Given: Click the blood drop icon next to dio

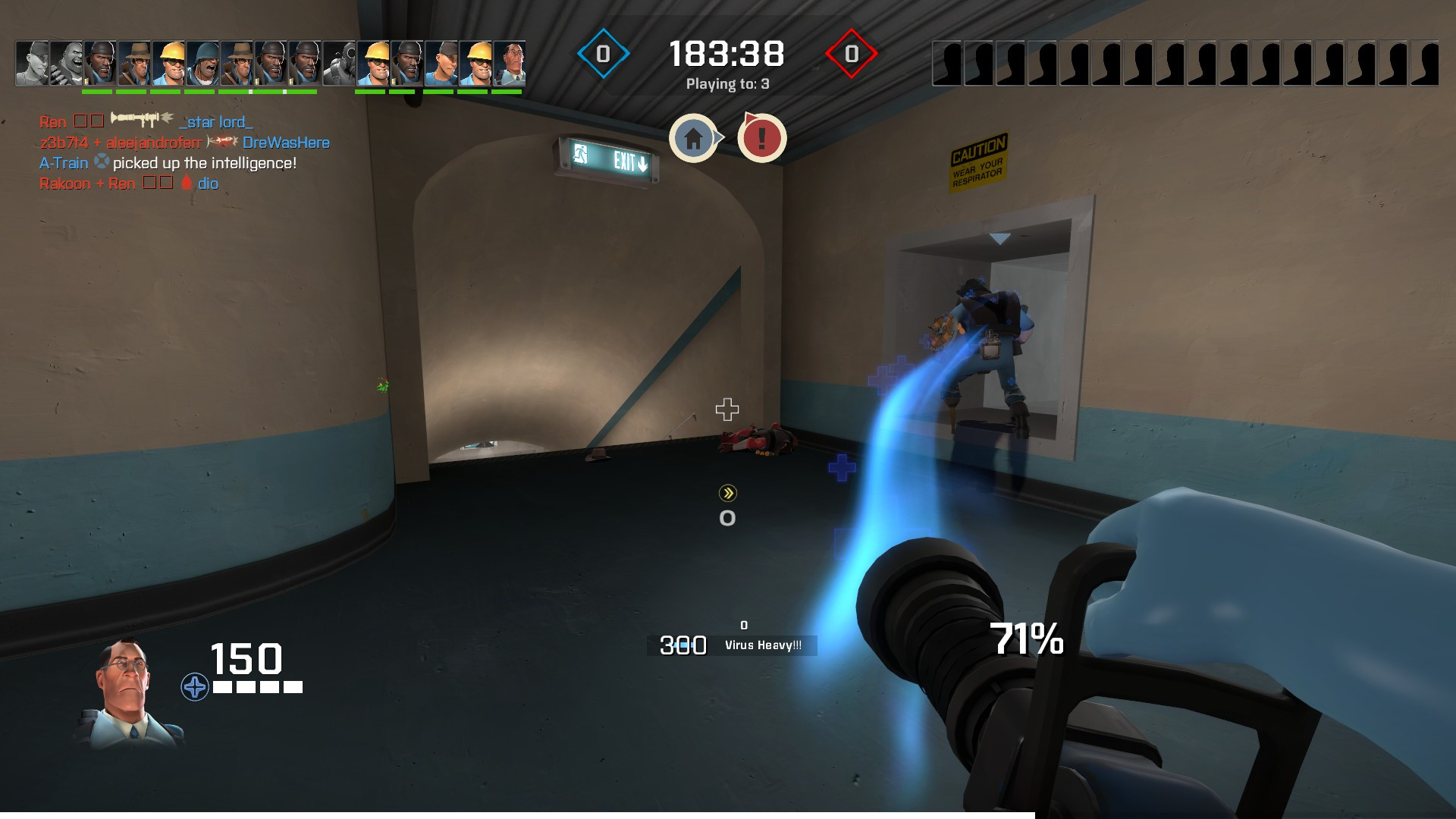Looking at the screenshot, I should (186, 182).
